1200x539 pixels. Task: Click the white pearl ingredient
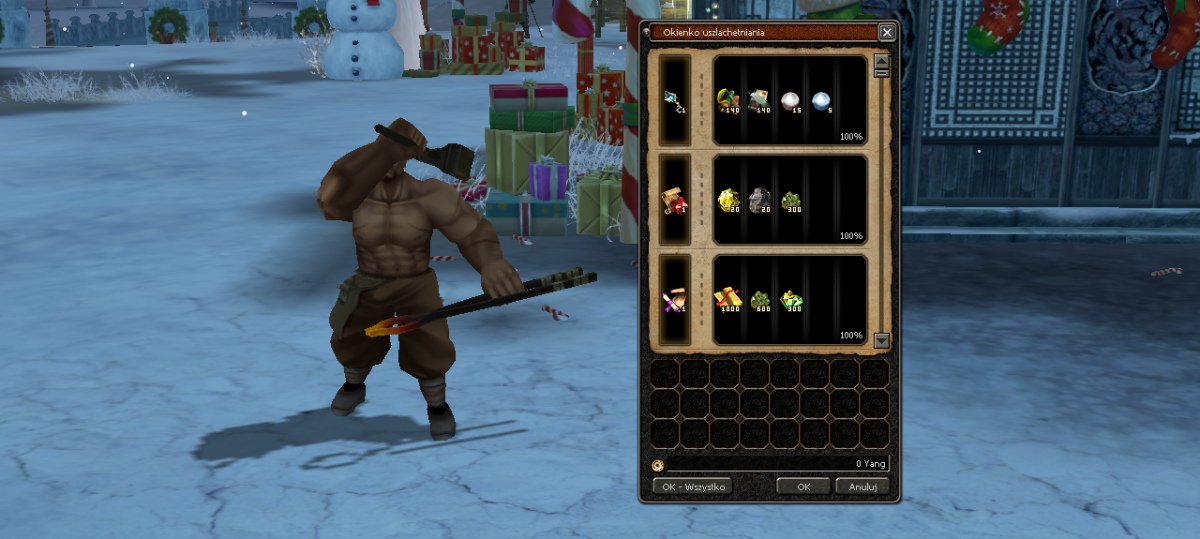[x=790, y=100]
